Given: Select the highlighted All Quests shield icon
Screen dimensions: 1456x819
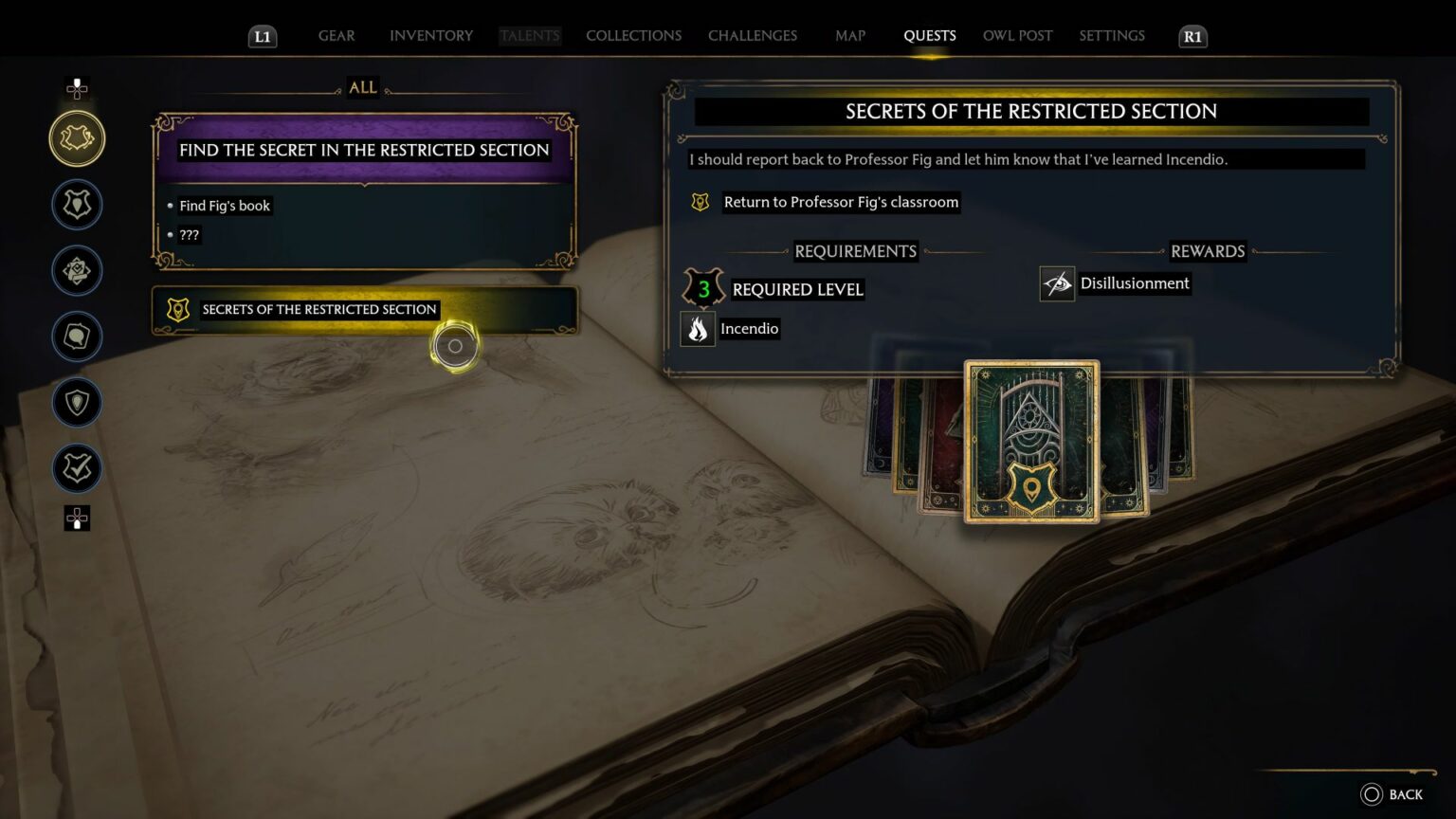Looking at the screenshot, I should coord(77,137).
